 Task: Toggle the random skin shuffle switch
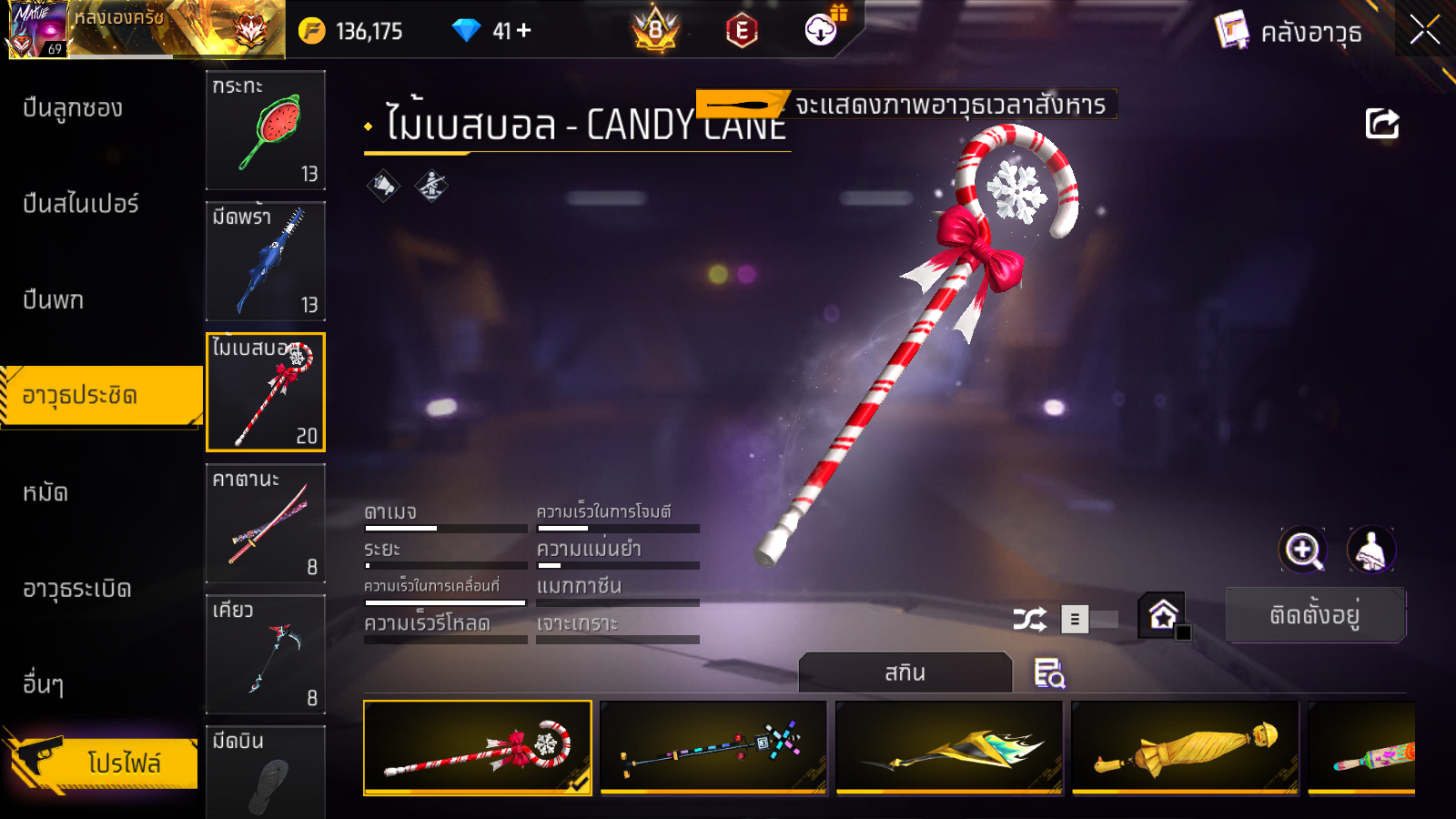(x=1088, y=620)
